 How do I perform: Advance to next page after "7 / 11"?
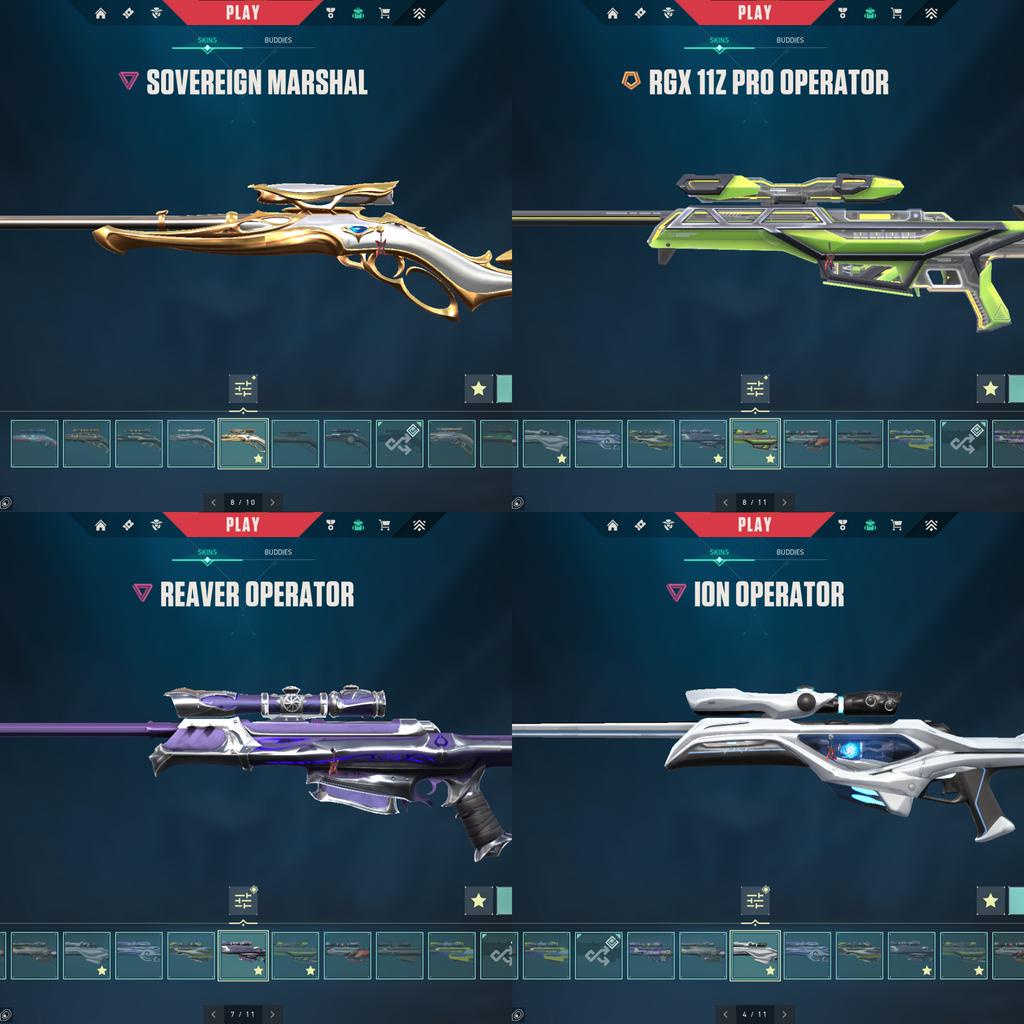(273, 1014)
